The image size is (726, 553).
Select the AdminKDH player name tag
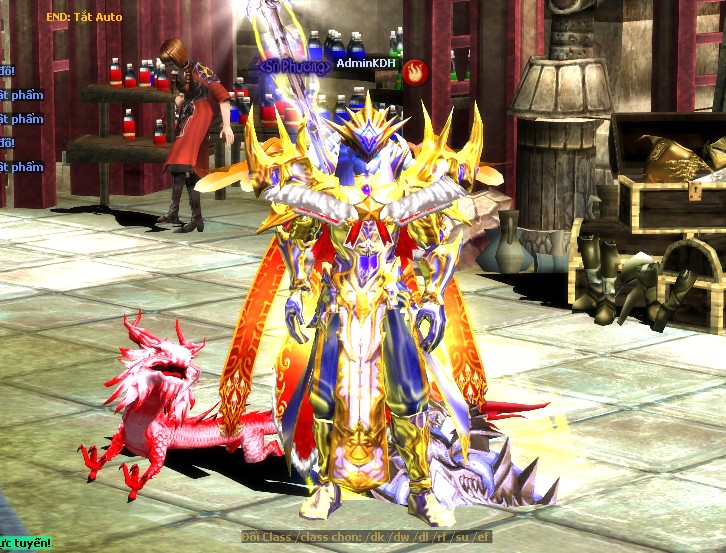(366, 63)
